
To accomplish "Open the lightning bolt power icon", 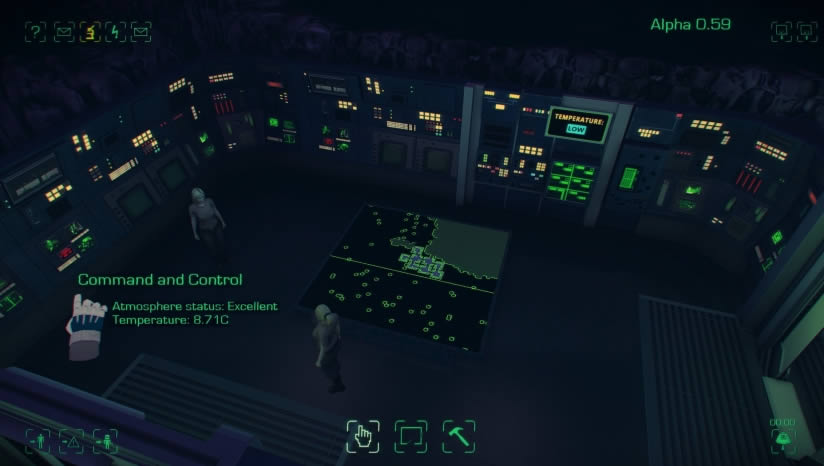I will 114,32.
